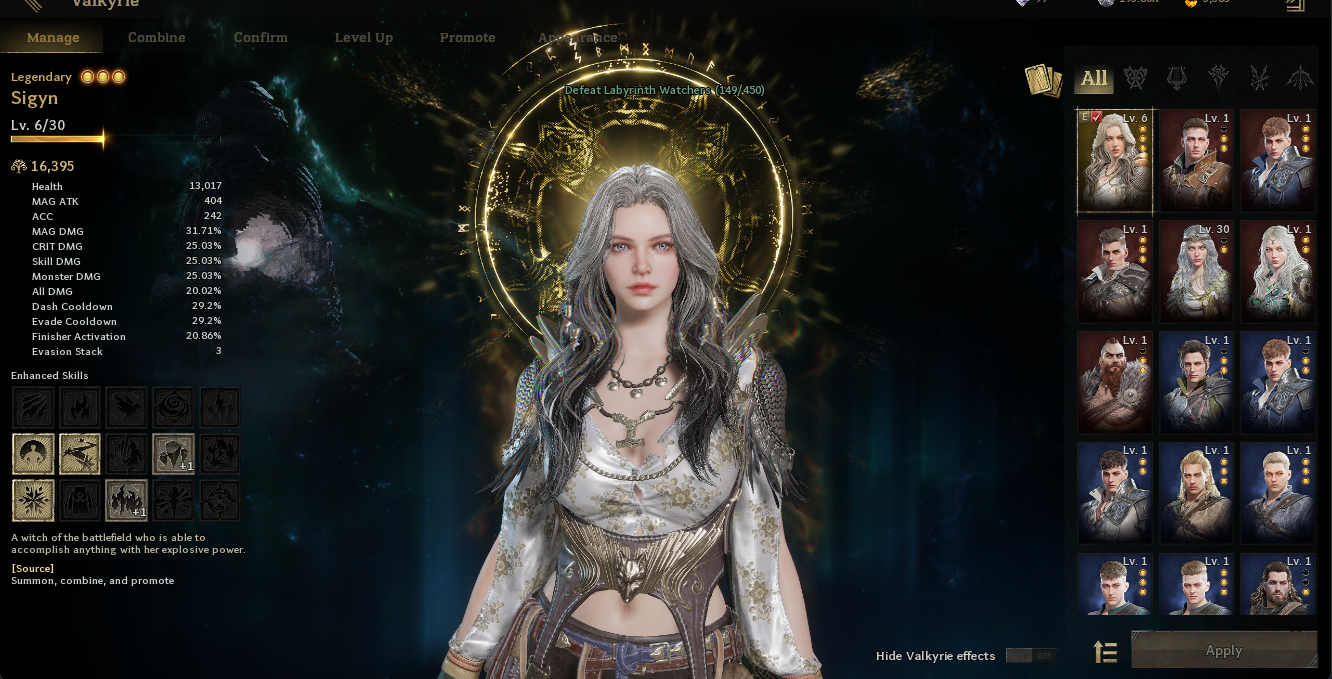View the enhanced skill with person silhouette

coord(33,454)
